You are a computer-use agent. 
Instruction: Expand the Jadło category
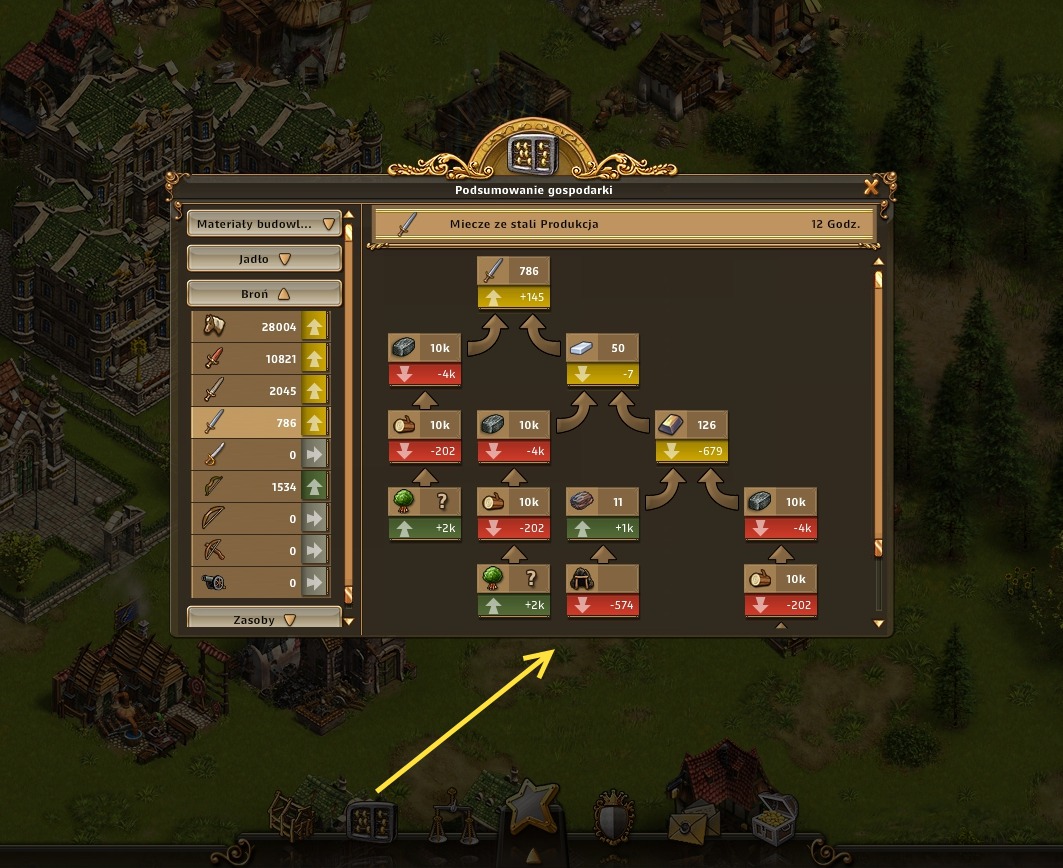(x=264, y=259)
